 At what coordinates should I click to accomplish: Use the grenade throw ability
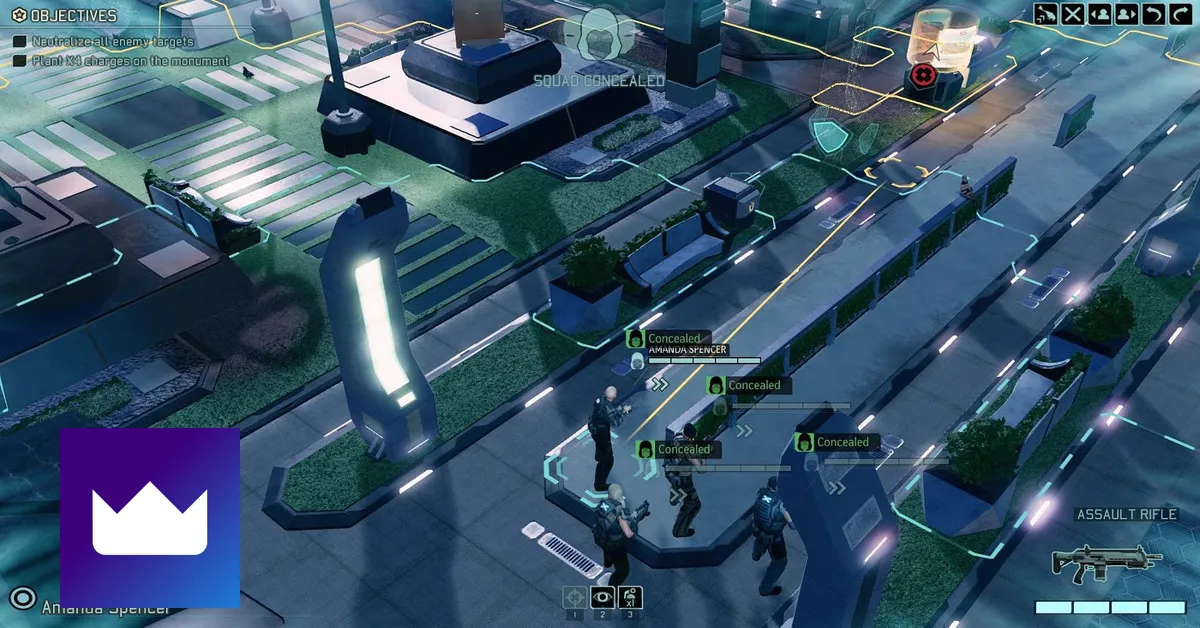630,598
